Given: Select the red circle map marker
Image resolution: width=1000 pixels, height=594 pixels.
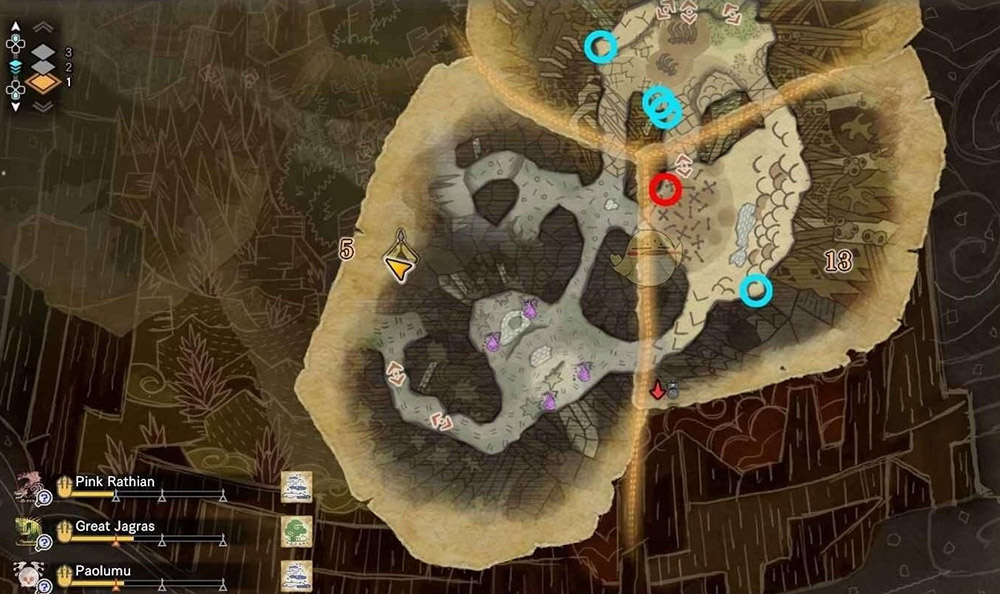Looking at the screenshot, I should point(665,188).
